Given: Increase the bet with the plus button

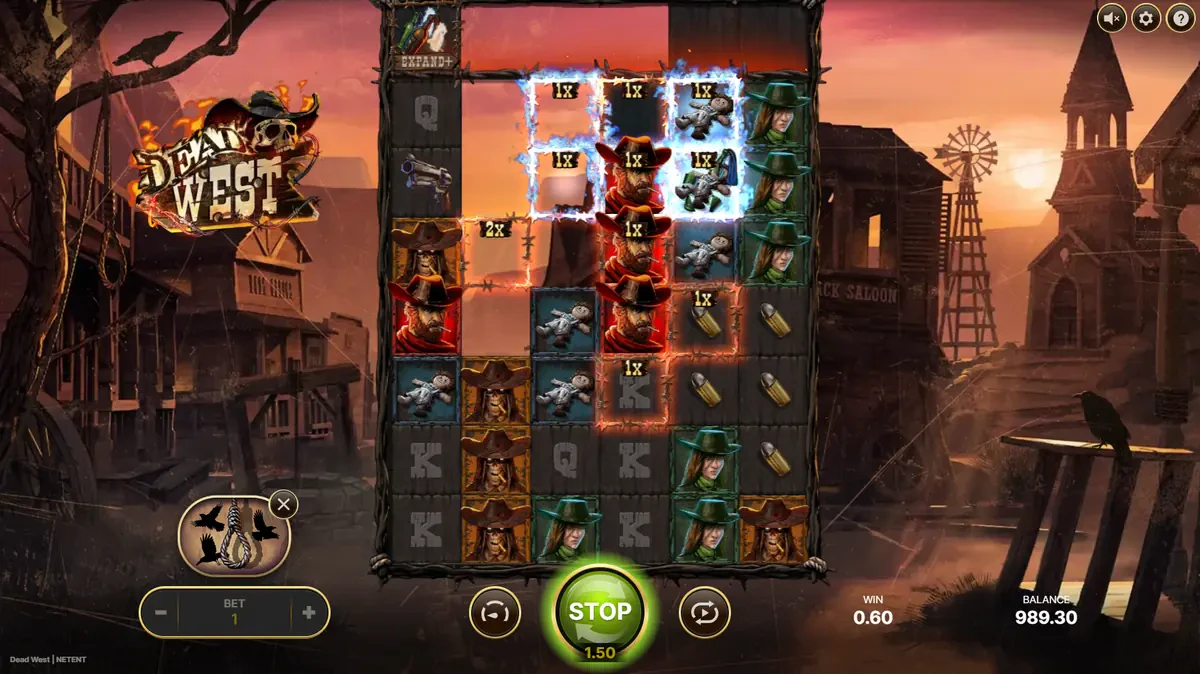Looking at the screenshot, I should (308, 613).
